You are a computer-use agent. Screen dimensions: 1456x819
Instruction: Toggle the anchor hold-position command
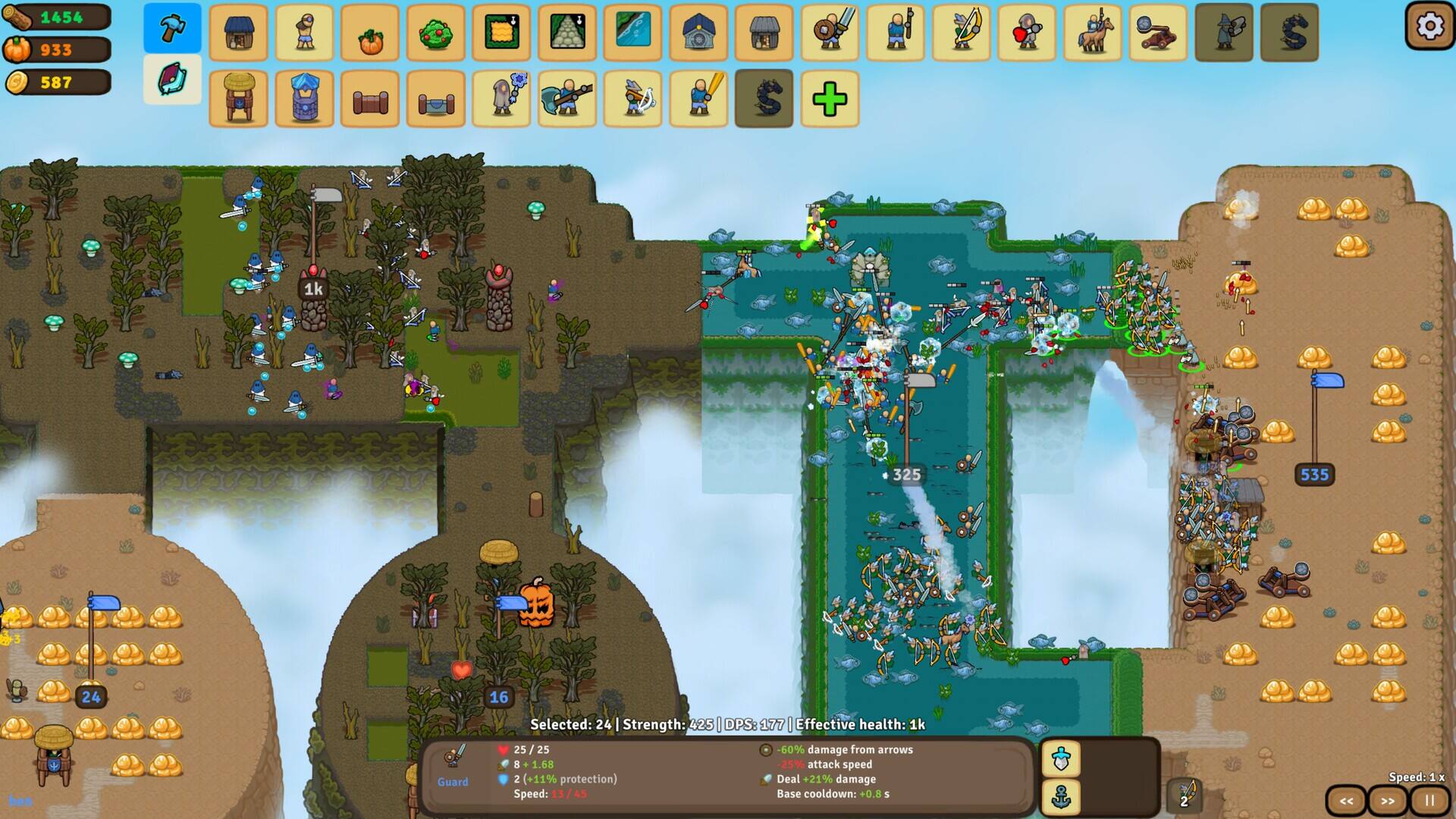(1061, 797)
